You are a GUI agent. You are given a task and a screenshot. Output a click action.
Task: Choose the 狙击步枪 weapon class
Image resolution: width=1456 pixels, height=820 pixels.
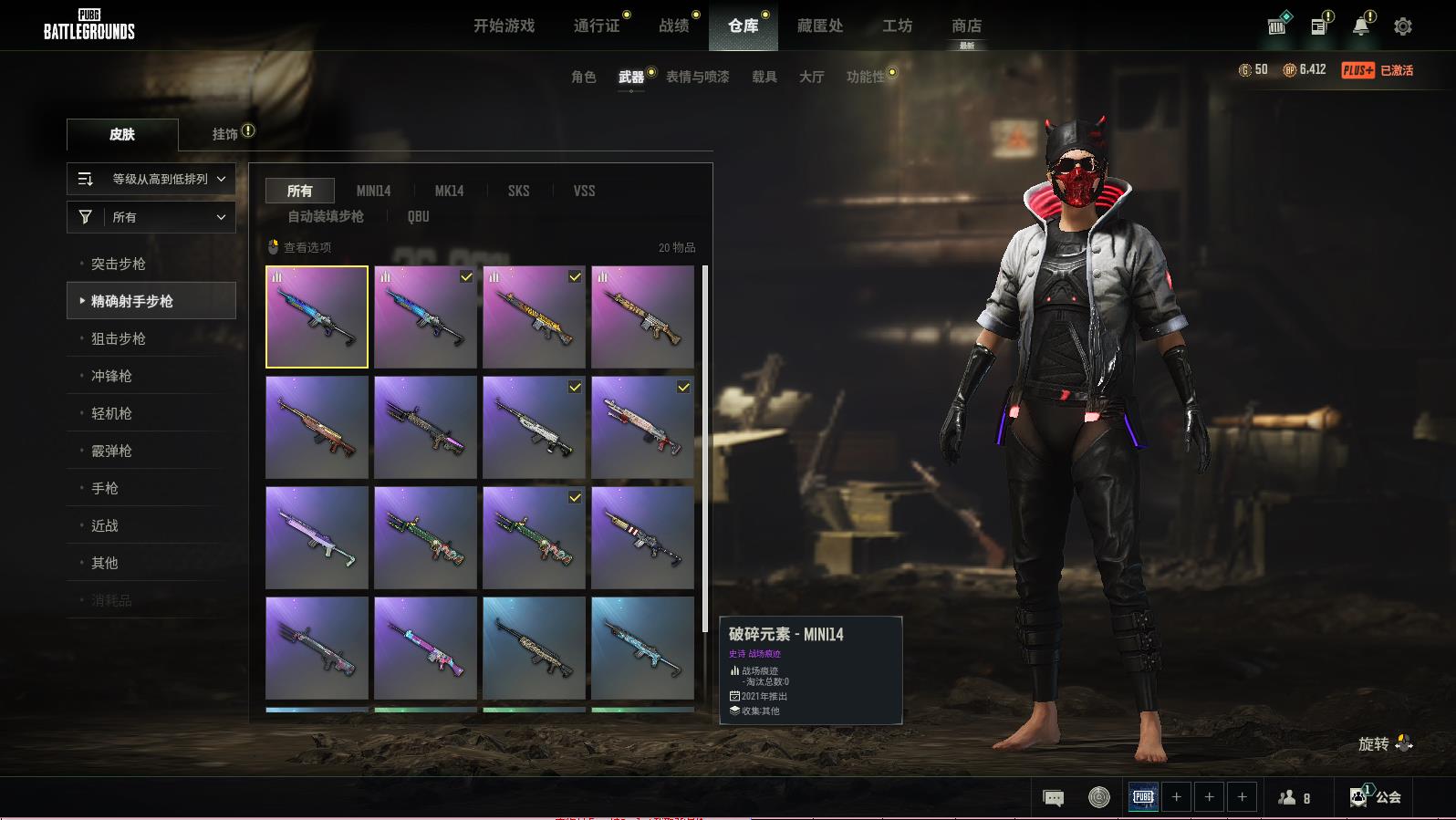point(119,338)
